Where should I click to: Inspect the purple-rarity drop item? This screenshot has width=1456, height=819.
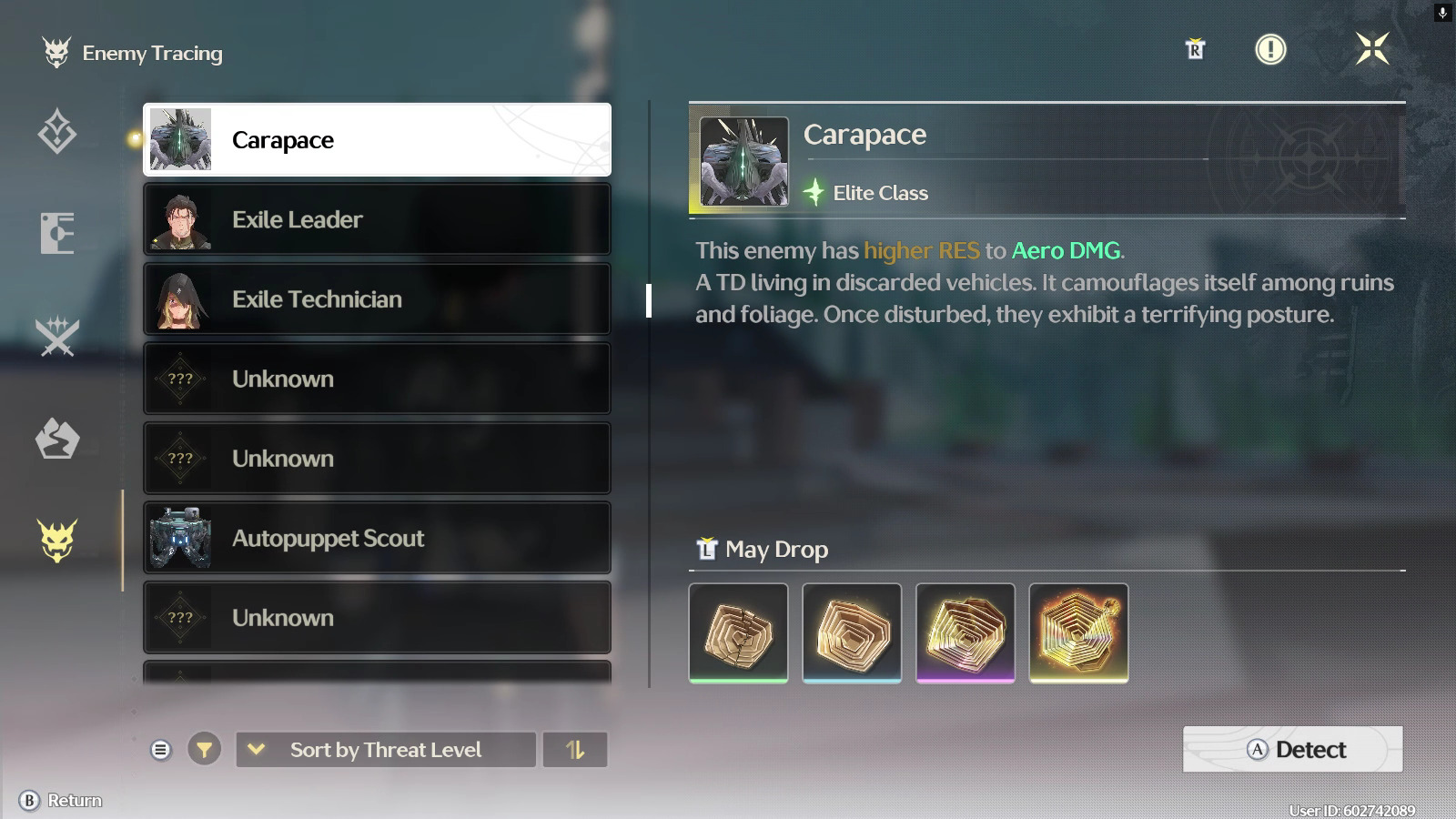[x=965, y=632]
